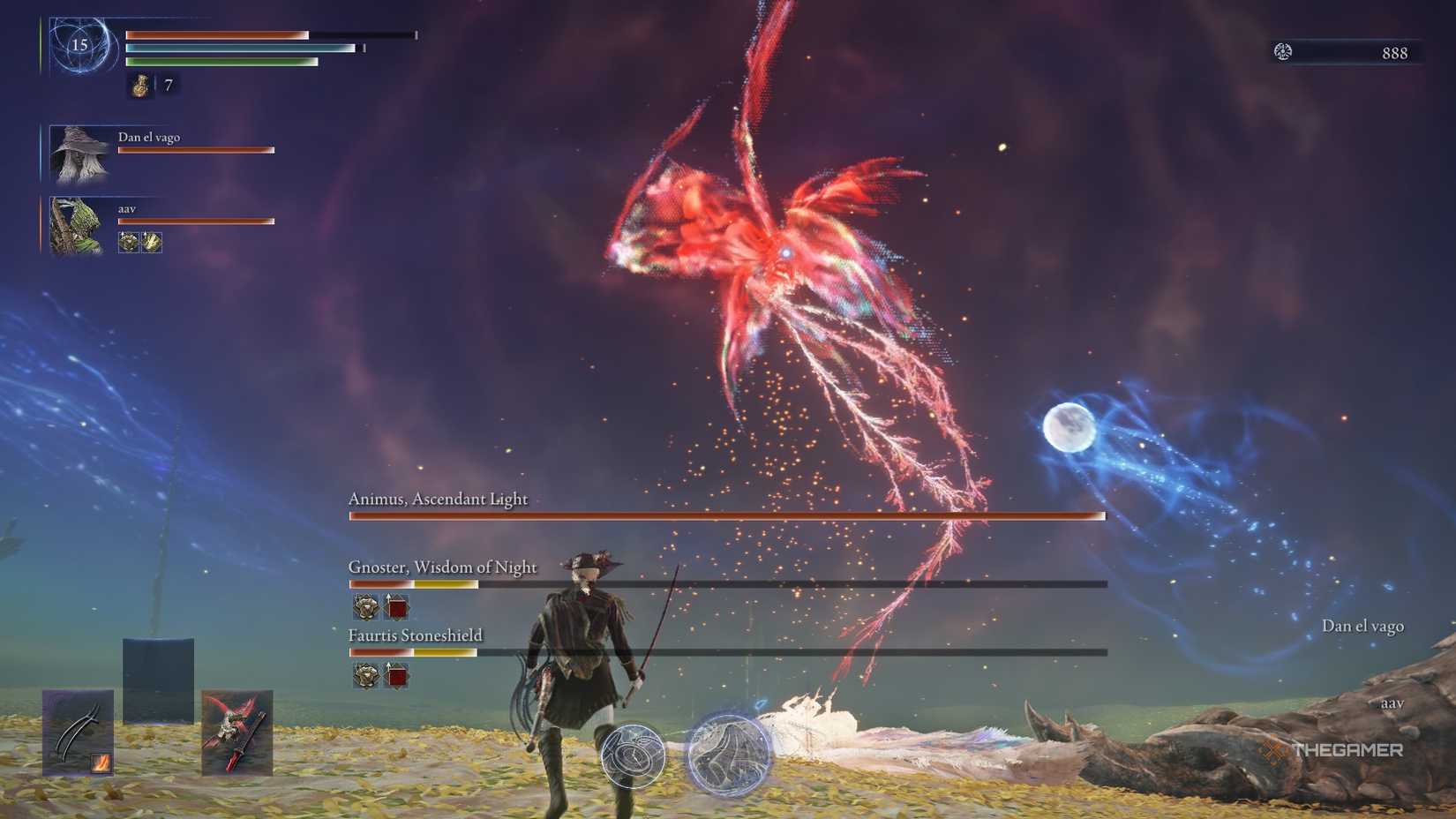The image size is (1456, 819).
Task: Toggle aav's first attack buff icon
Action: tap(128, 241)
